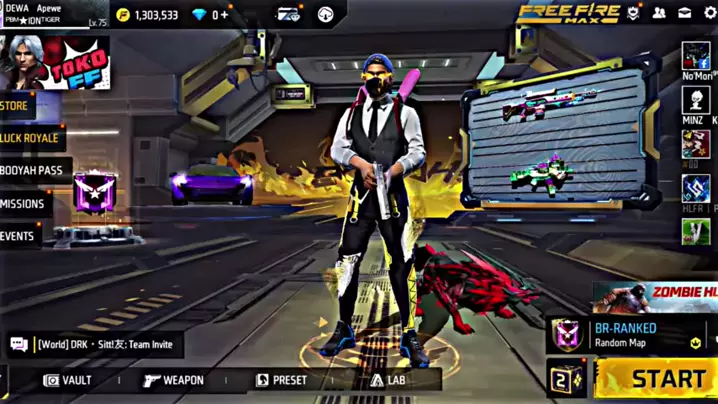Open Luck Royale
Screen dimensions: 718x404
[30, 138]
